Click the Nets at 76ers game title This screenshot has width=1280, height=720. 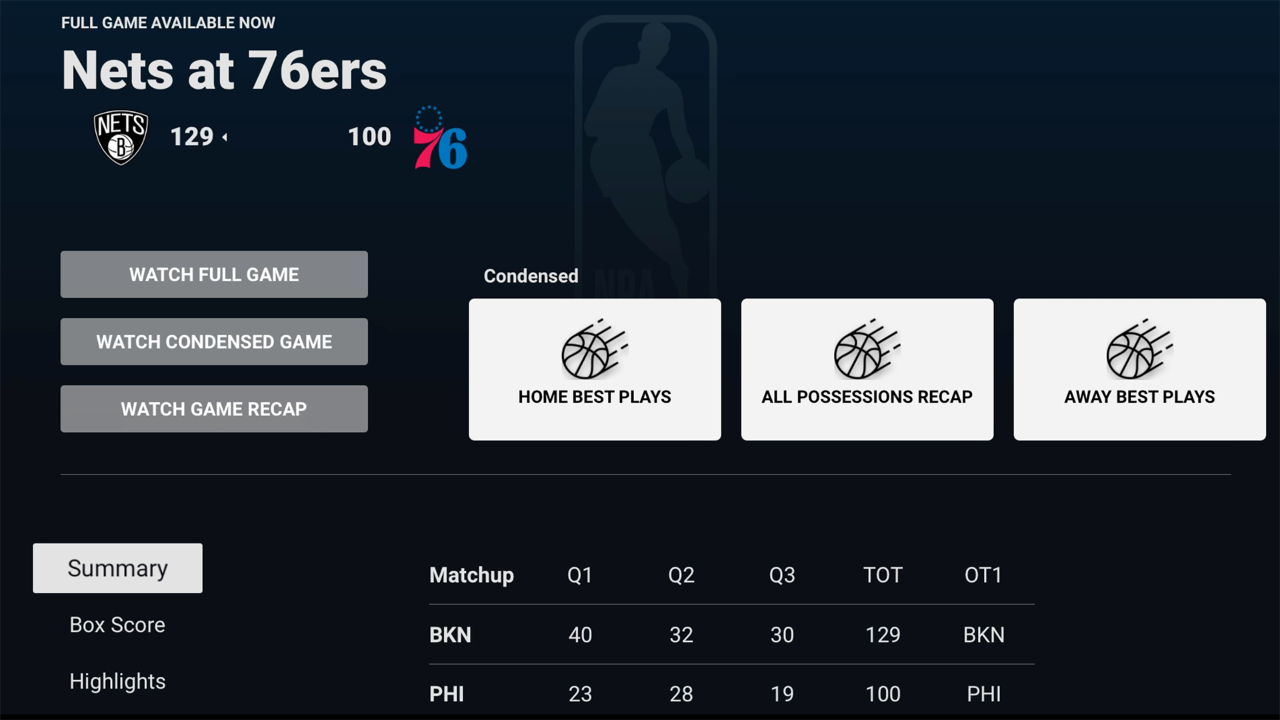click(224, 70)
